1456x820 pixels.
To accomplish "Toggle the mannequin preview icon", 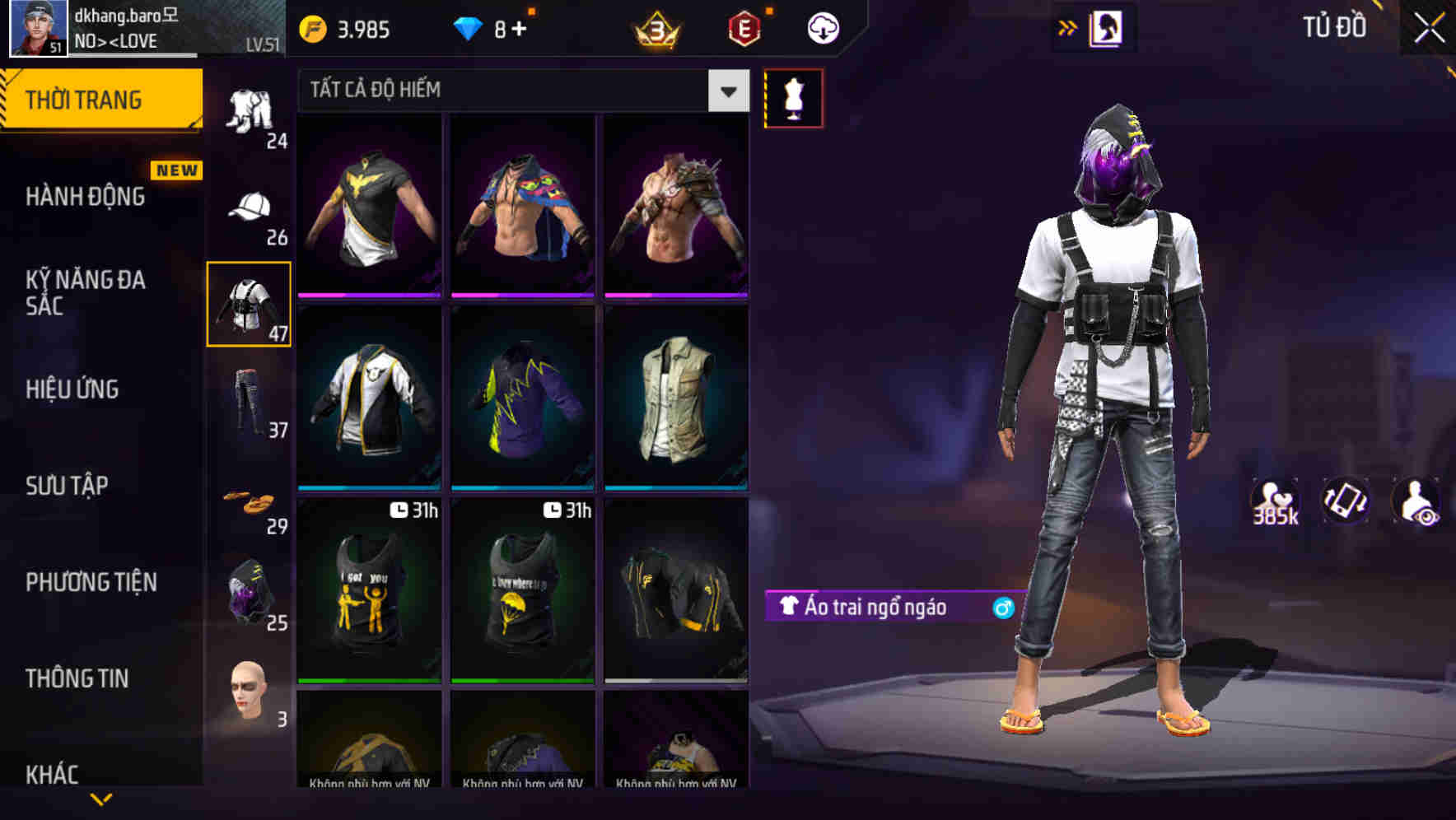I will [x=793, y=97].
